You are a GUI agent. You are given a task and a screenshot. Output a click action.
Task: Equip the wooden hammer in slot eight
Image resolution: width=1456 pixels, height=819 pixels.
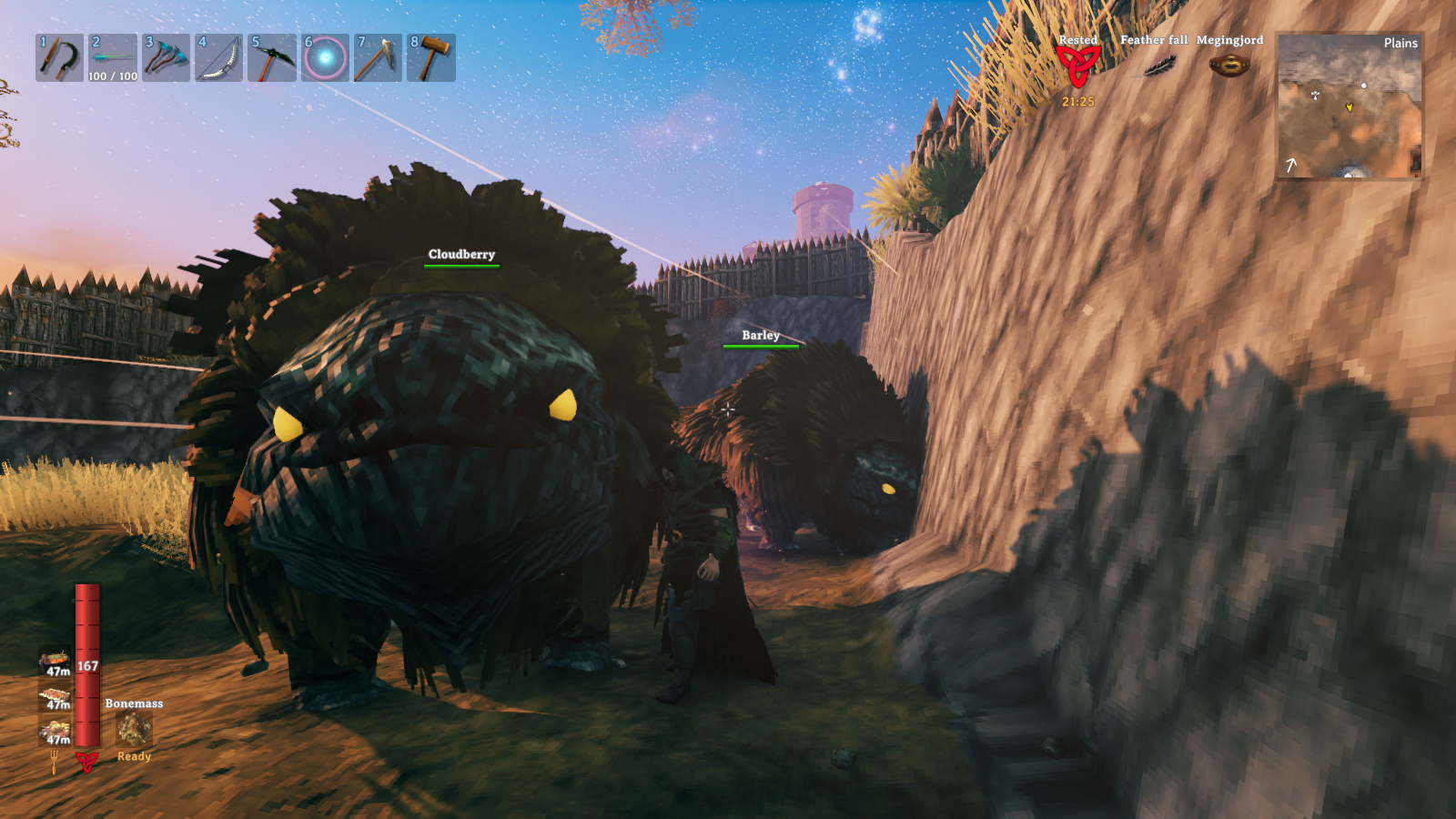tap(431, 58)
